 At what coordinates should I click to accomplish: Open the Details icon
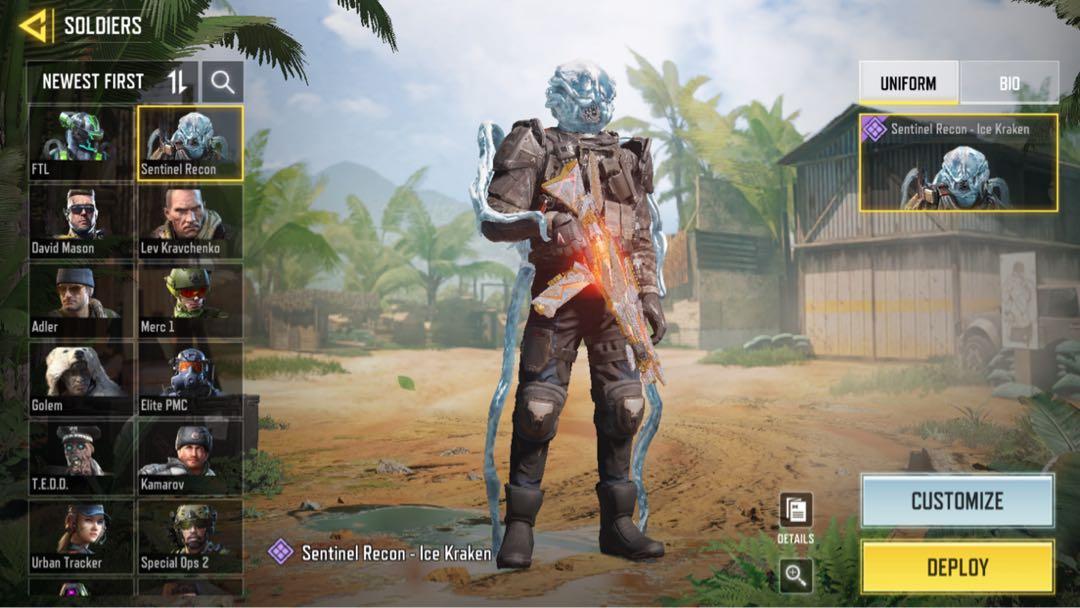coord(796,511)
